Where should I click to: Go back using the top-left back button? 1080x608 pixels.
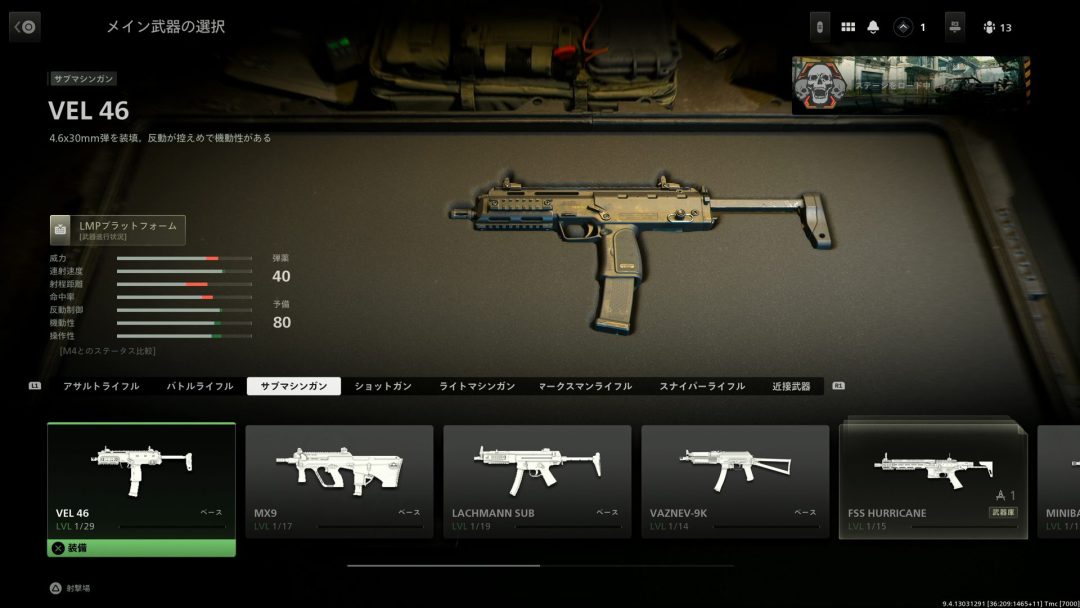click(25, 27)
